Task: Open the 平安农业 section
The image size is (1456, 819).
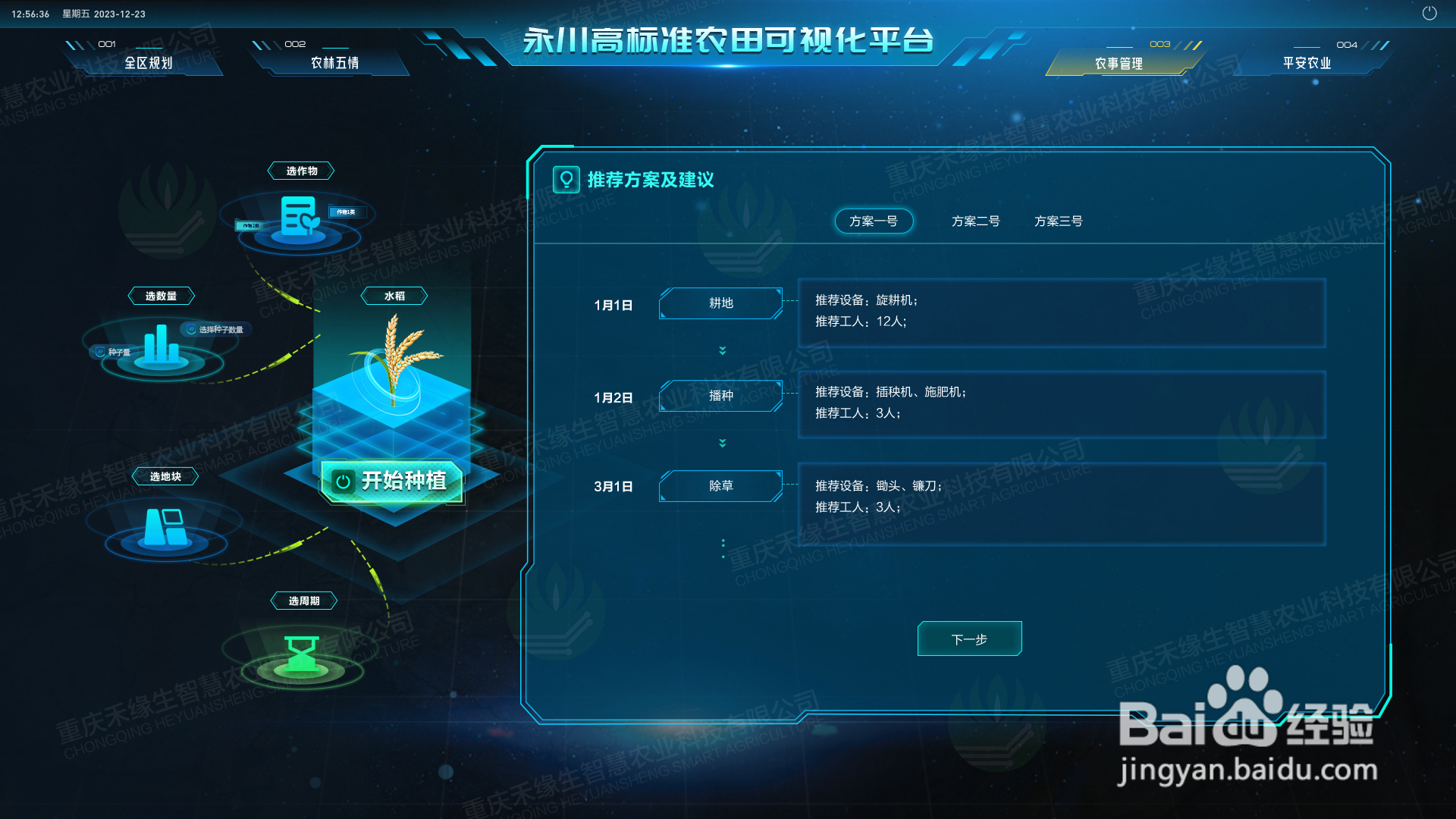Action: tap(1305, 63)
